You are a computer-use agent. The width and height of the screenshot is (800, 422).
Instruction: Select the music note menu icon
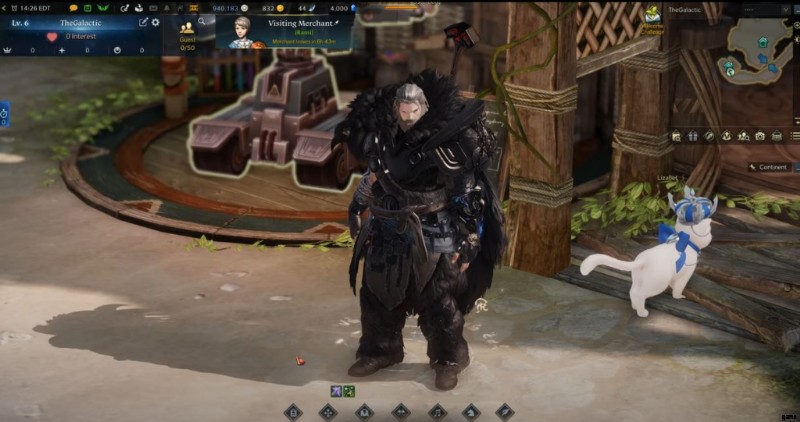436,411
